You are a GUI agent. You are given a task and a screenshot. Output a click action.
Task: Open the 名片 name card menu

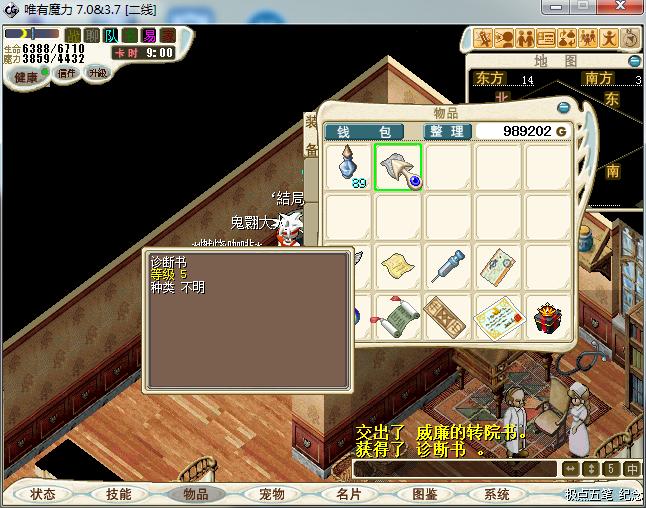click(347, 494)
